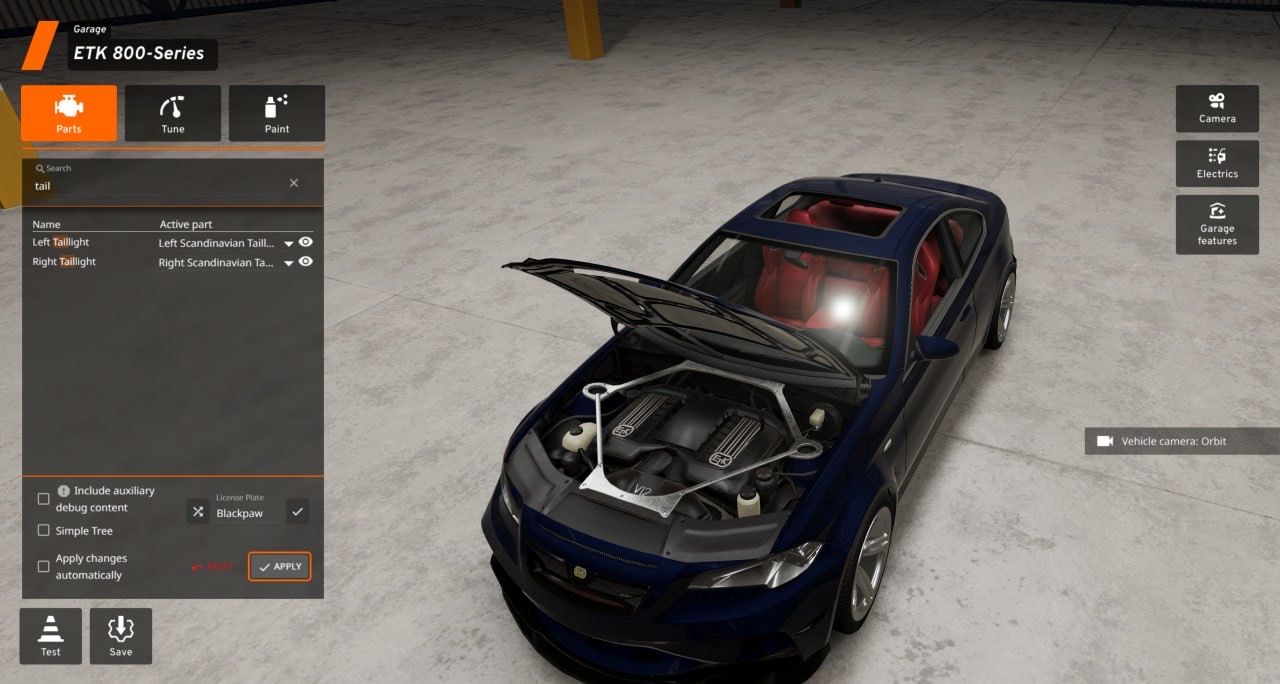Switch to the Parts tab
Image resolution: width=1280 pixels, height=684 pixels.
[69, 113]
